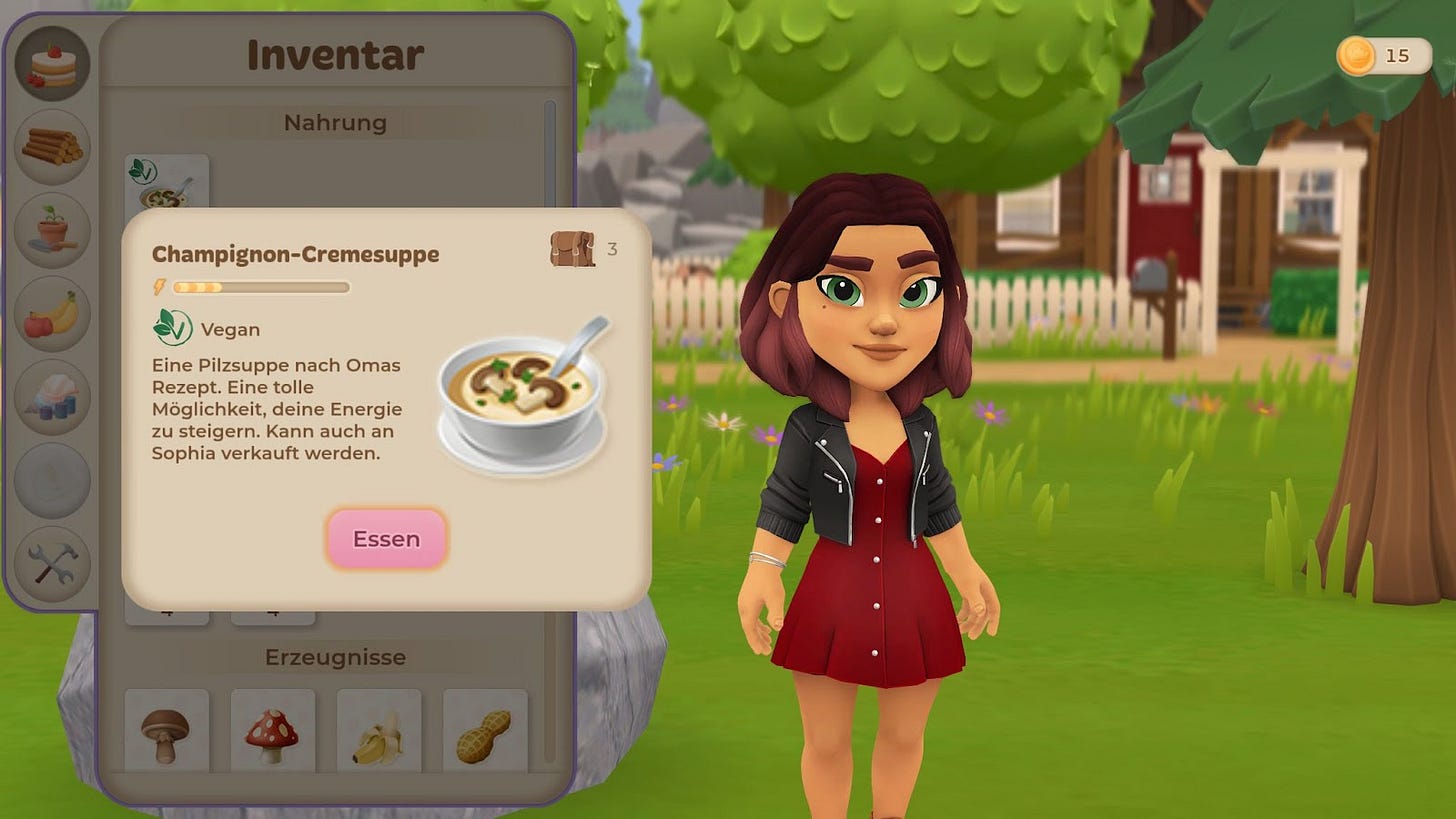The height and width of the screenshot is (819, 1456).
Task: Select the brown mushroom in Erzeugnisse
Action: pyautogui.click(x=166, y=731)
